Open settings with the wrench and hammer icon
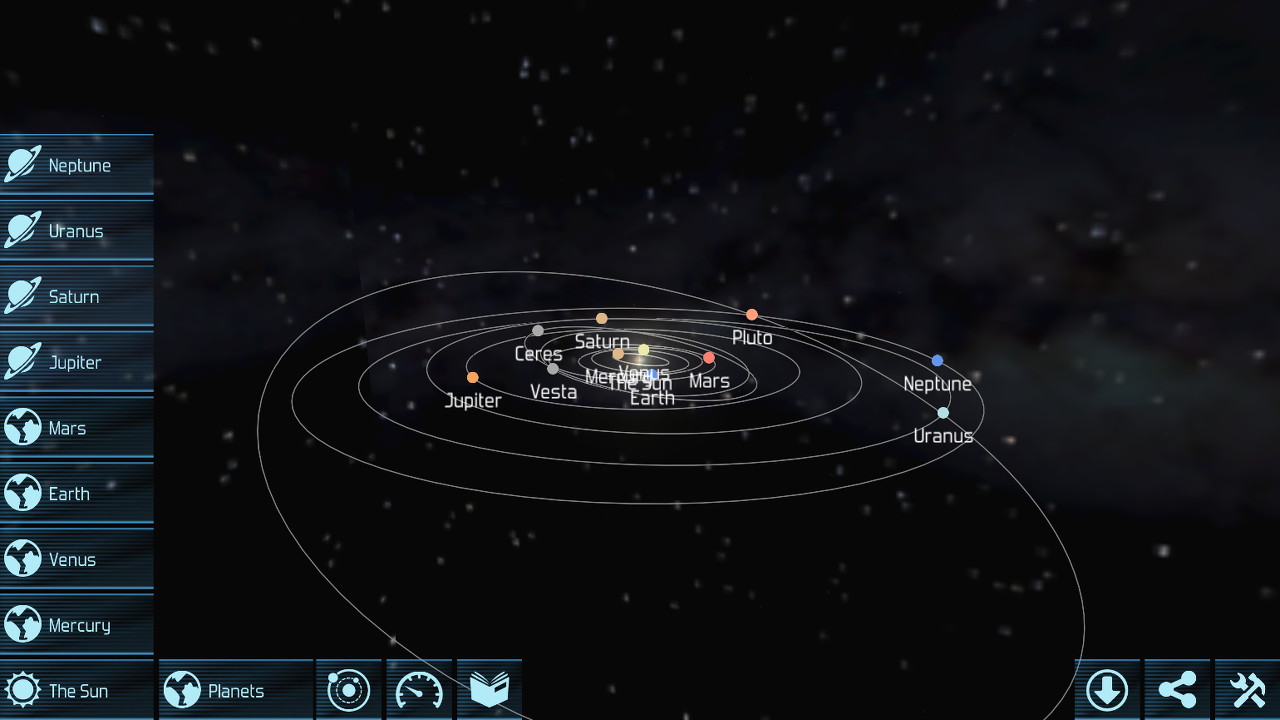This screenshot has height=720, width=1280. click(1248, 689)
